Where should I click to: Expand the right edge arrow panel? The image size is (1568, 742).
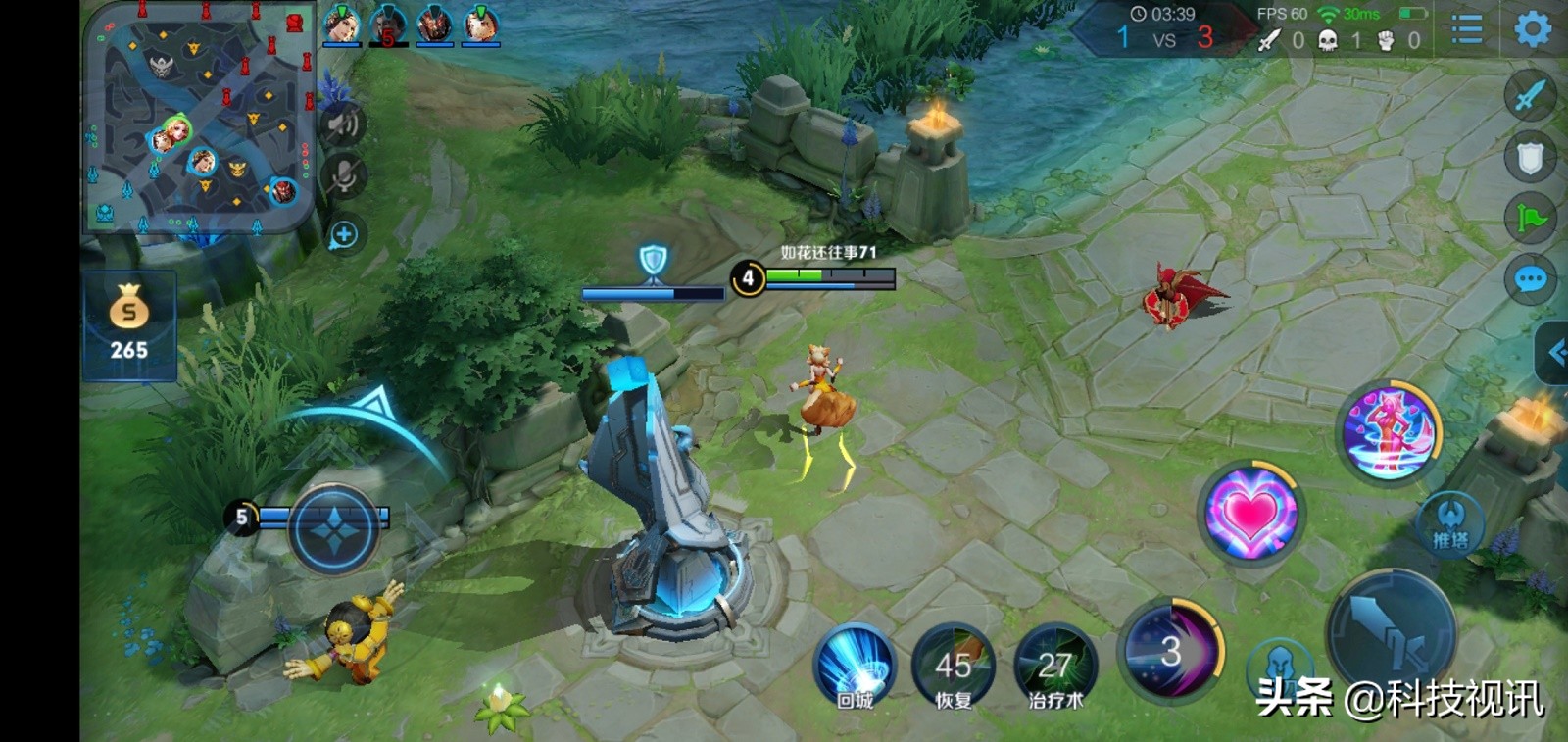1555,351
